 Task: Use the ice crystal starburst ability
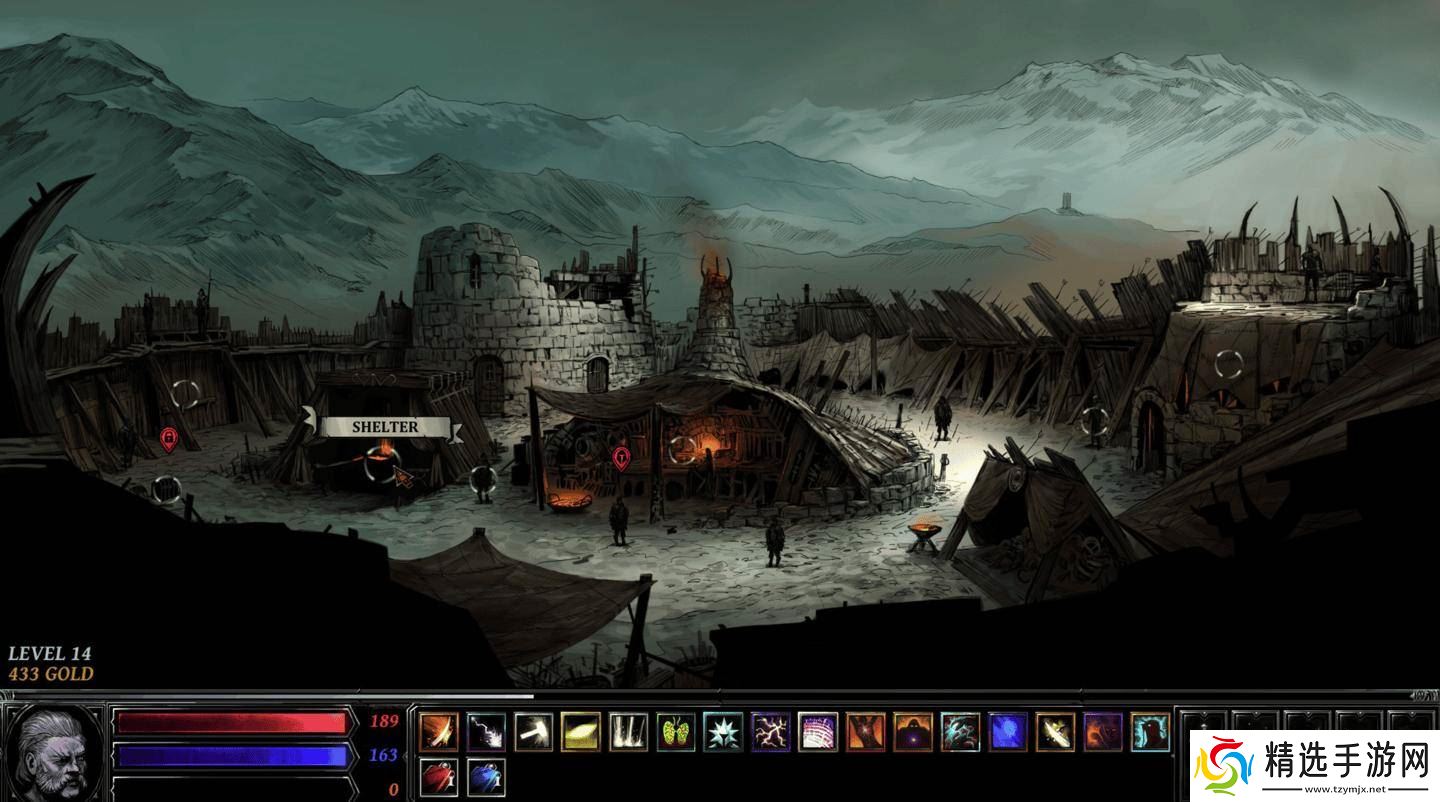(x=723, y=731)
